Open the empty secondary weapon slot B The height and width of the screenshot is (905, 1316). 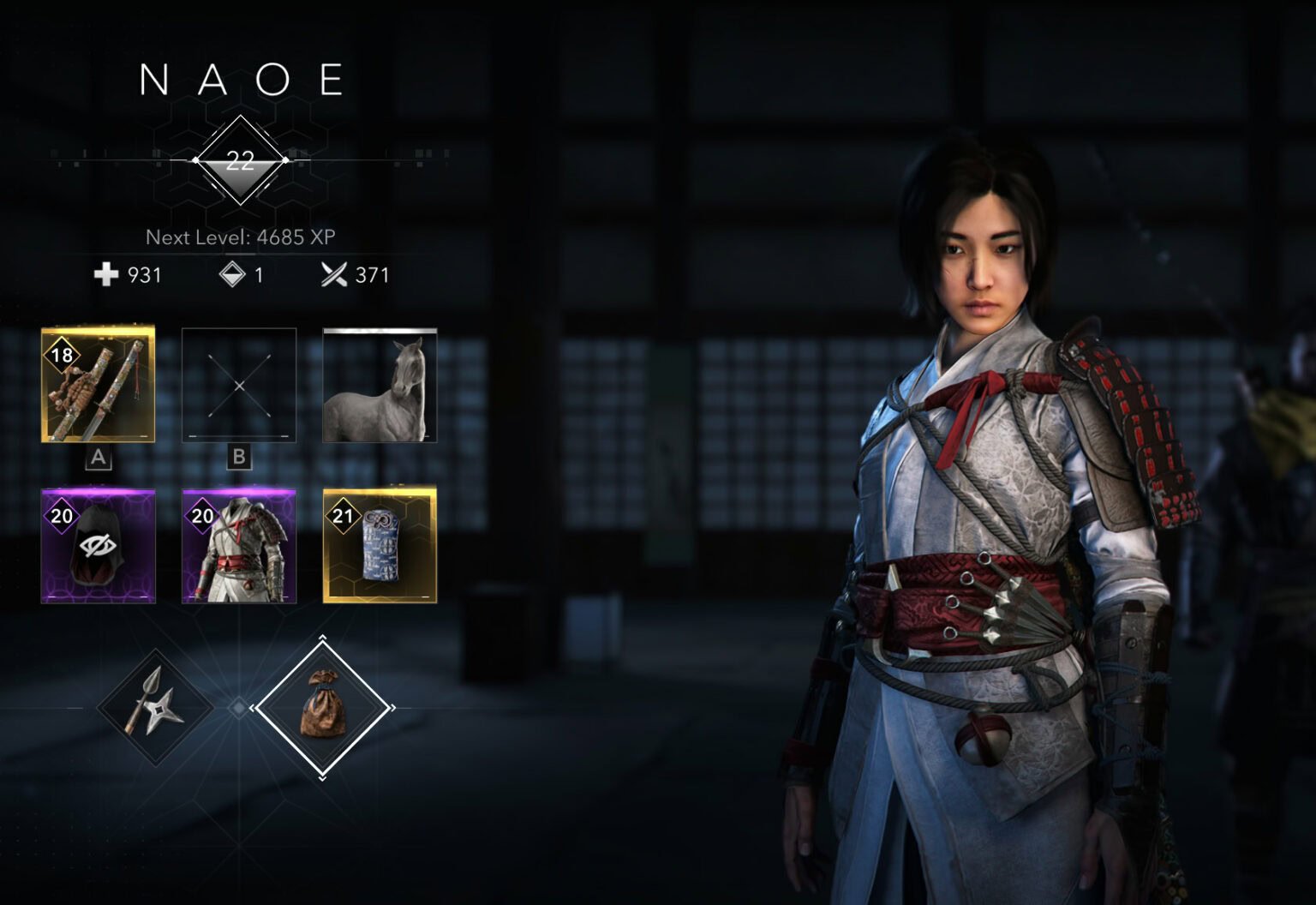point(238,385)
